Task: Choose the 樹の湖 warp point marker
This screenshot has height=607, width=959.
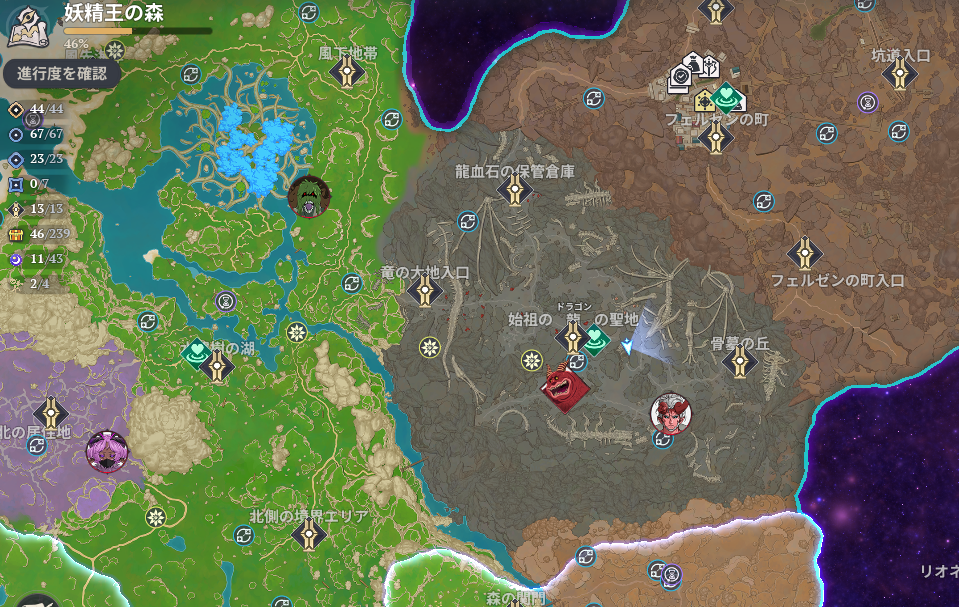Action: click(x=217, y=366)
